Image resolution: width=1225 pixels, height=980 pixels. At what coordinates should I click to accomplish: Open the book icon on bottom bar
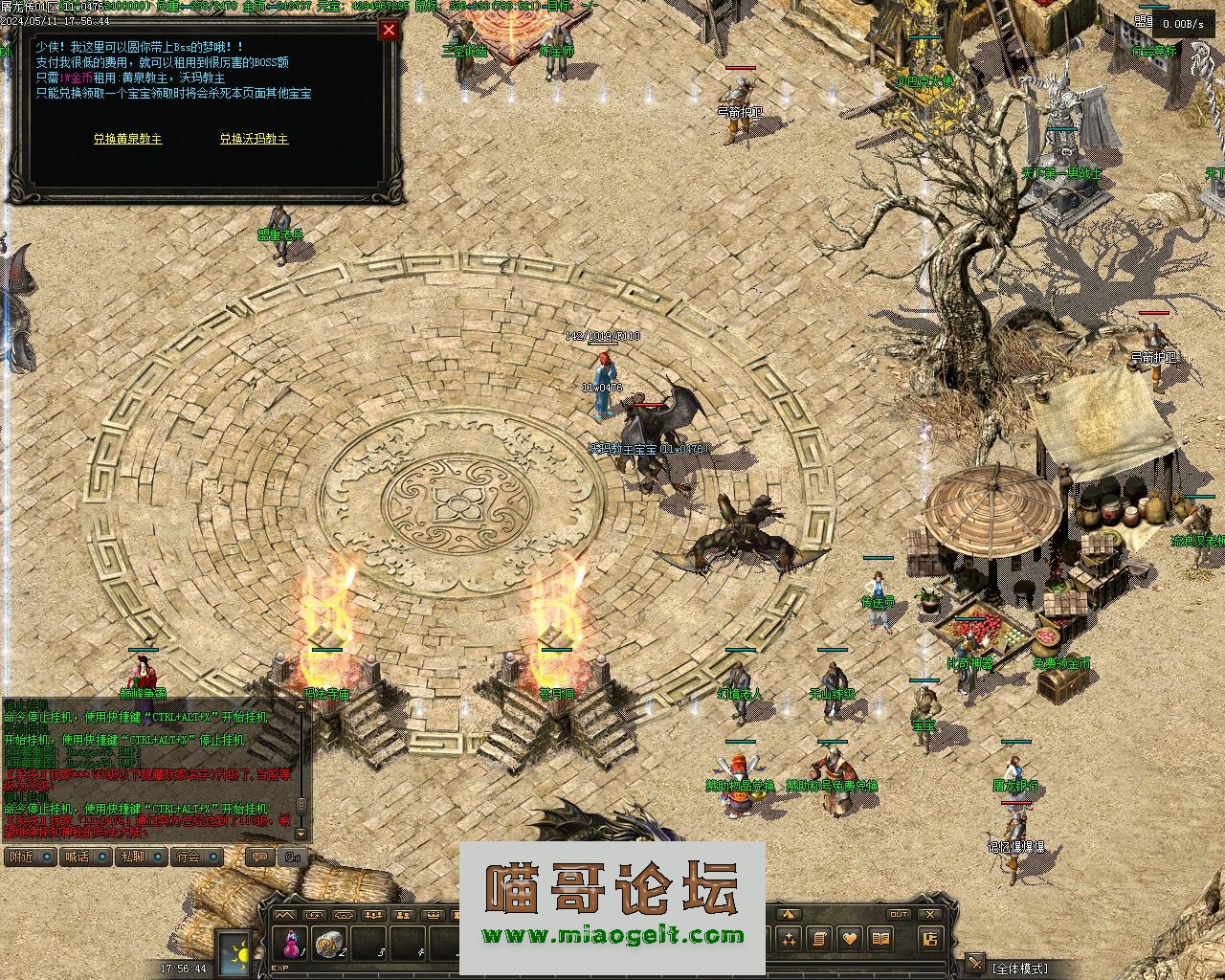880,939
